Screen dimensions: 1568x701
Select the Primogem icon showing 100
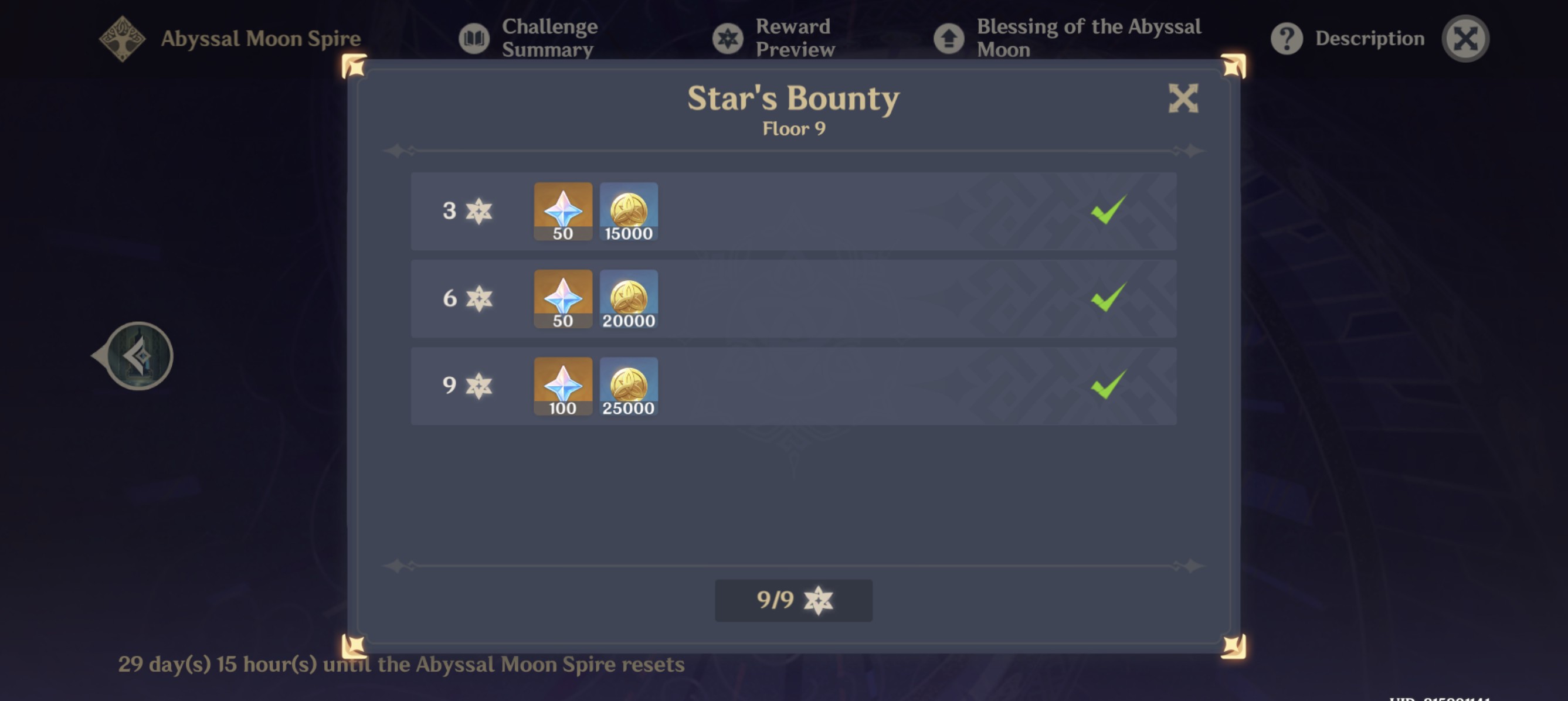click(x=562, y=384)
